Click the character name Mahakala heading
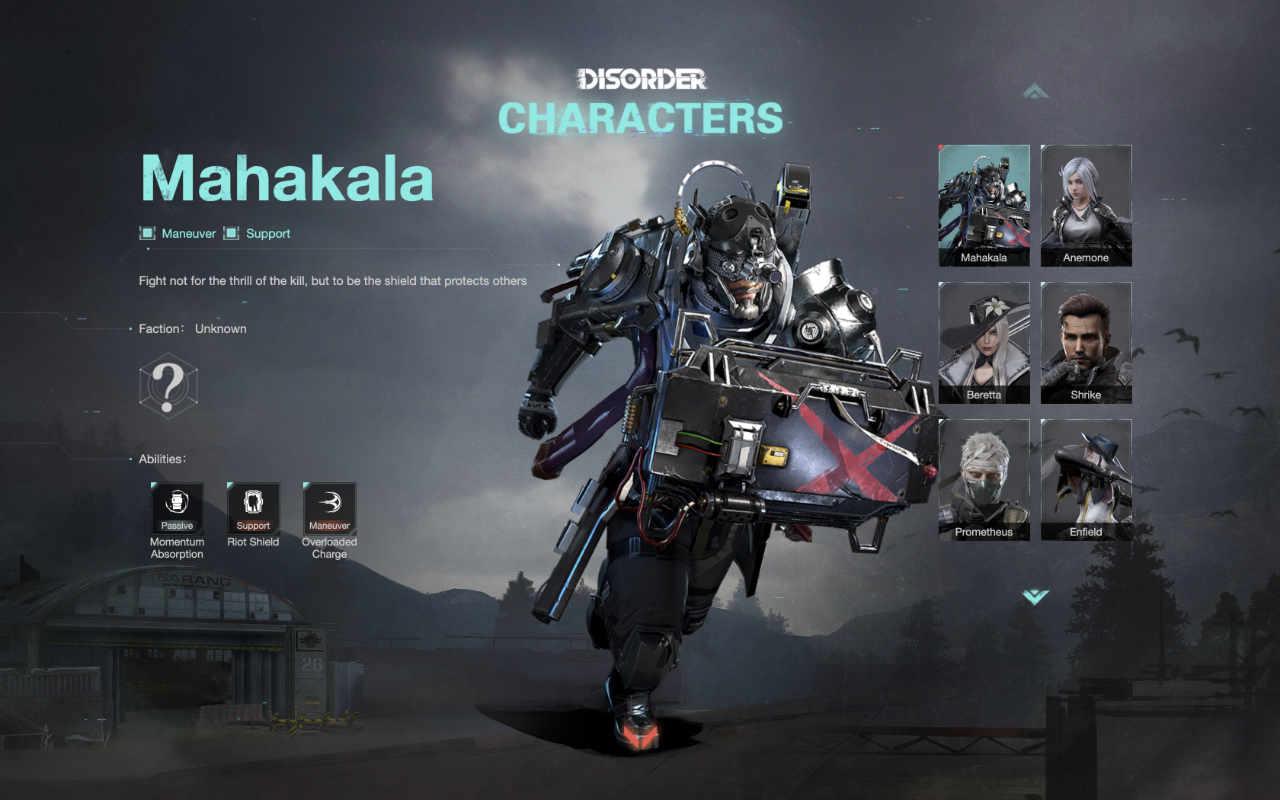 (288, 180)
